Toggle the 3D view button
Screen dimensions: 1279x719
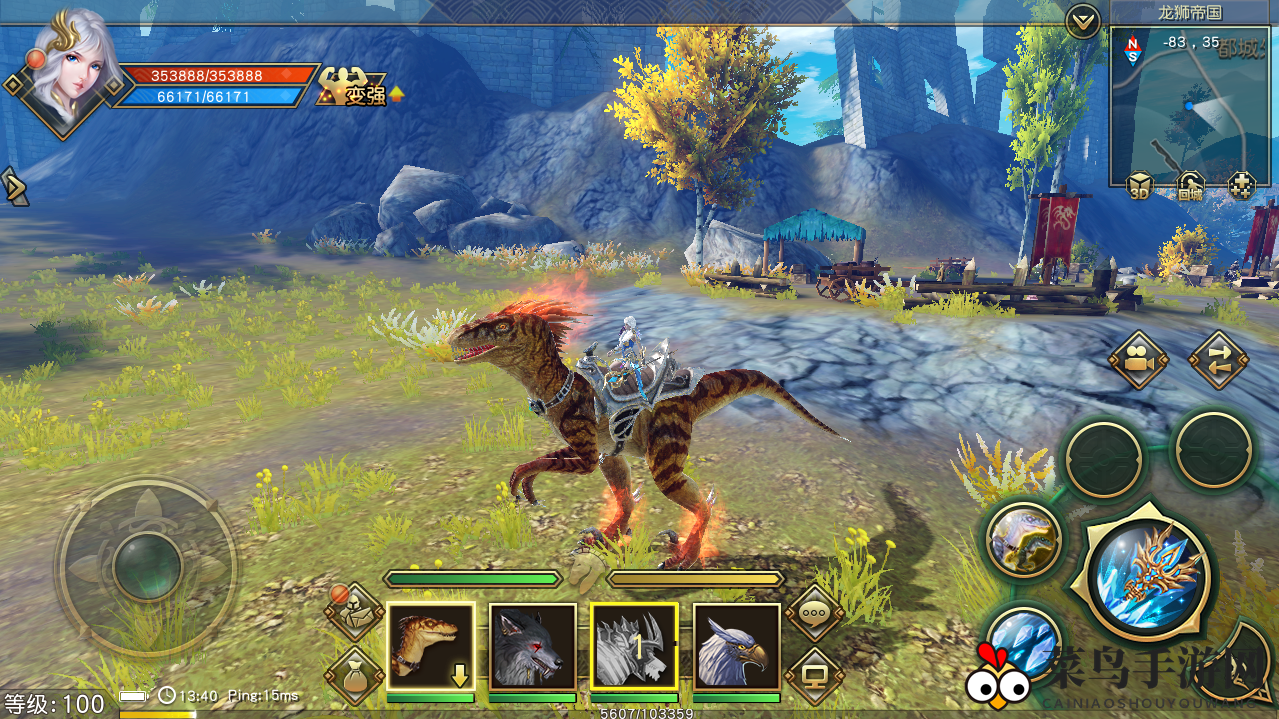(1140, 186)
